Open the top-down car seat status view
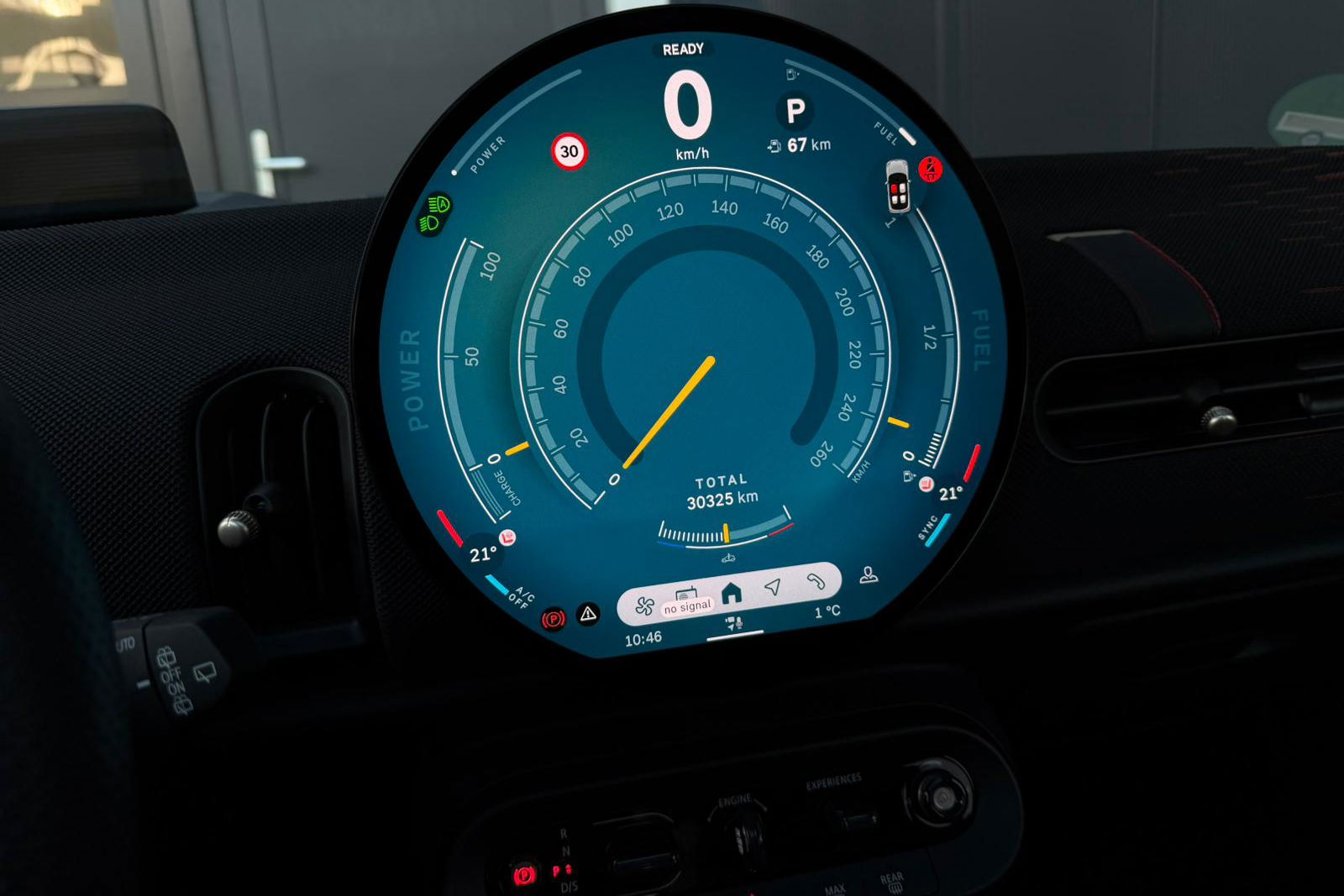Screen dimensions: 1344x896 (x=898, y=186)
